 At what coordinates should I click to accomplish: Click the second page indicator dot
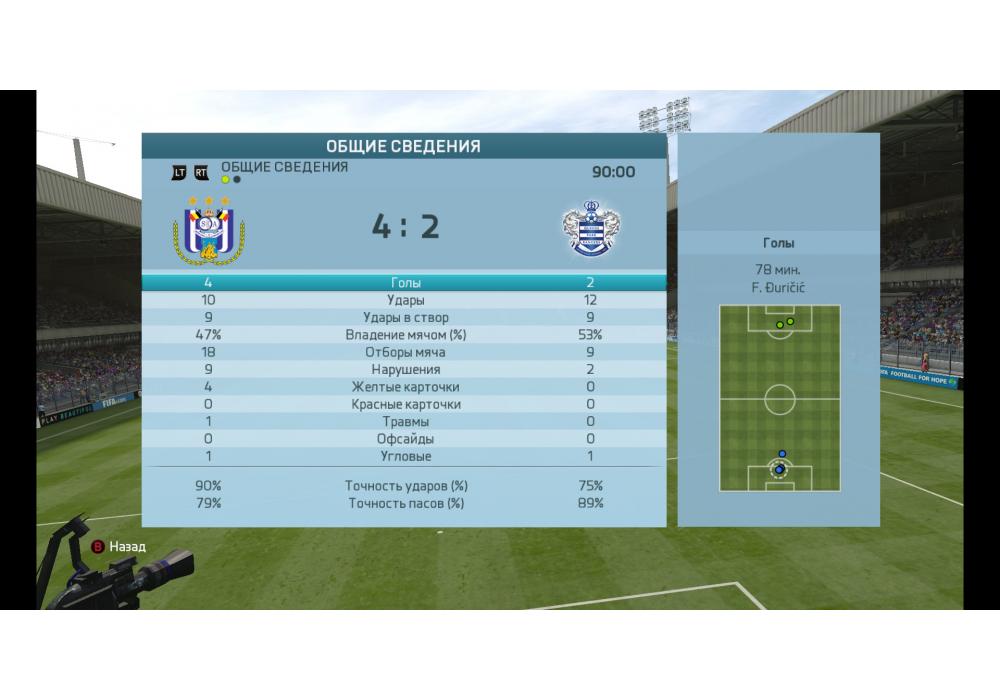point(236,180)
